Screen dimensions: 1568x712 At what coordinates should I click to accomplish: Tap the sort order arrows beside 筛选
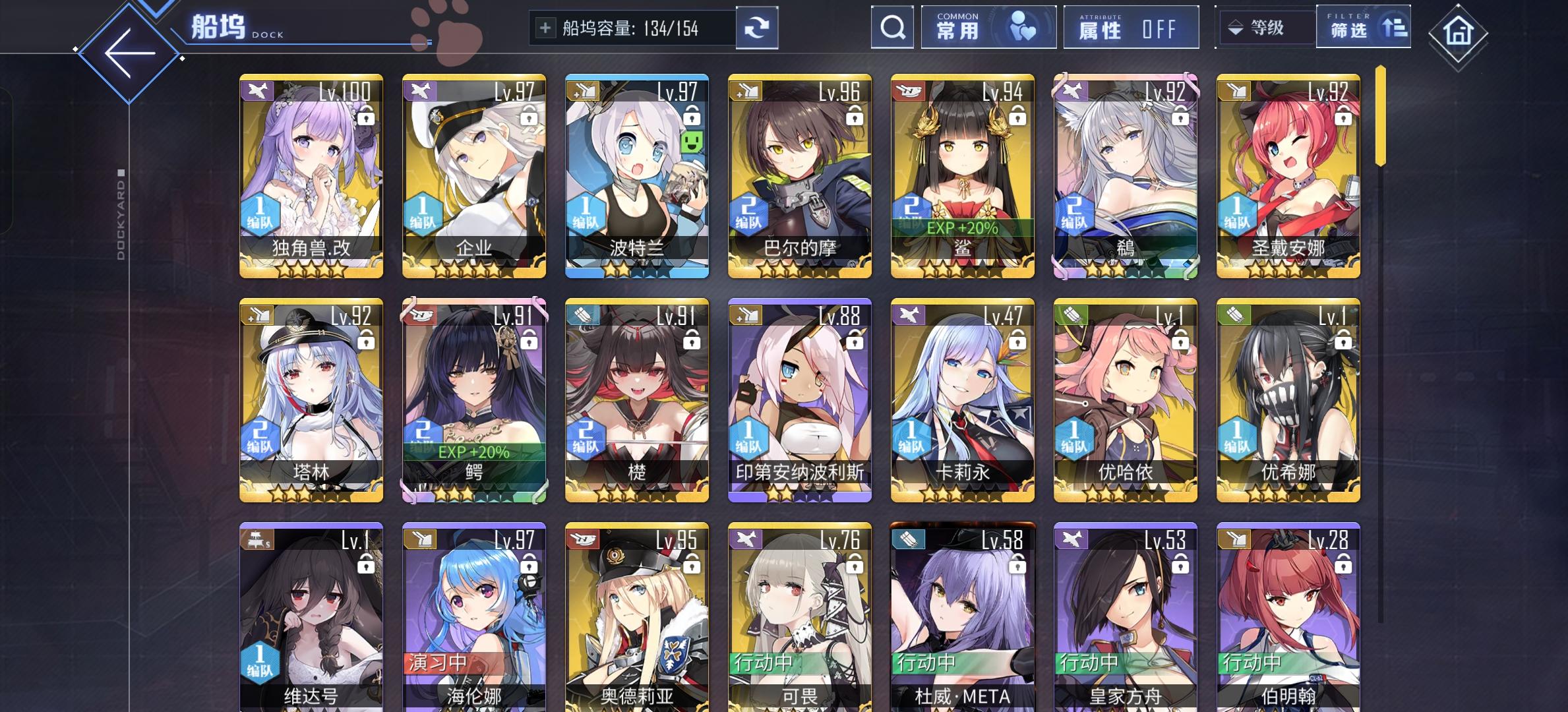pyautogui.click(x=1393, y=29)
